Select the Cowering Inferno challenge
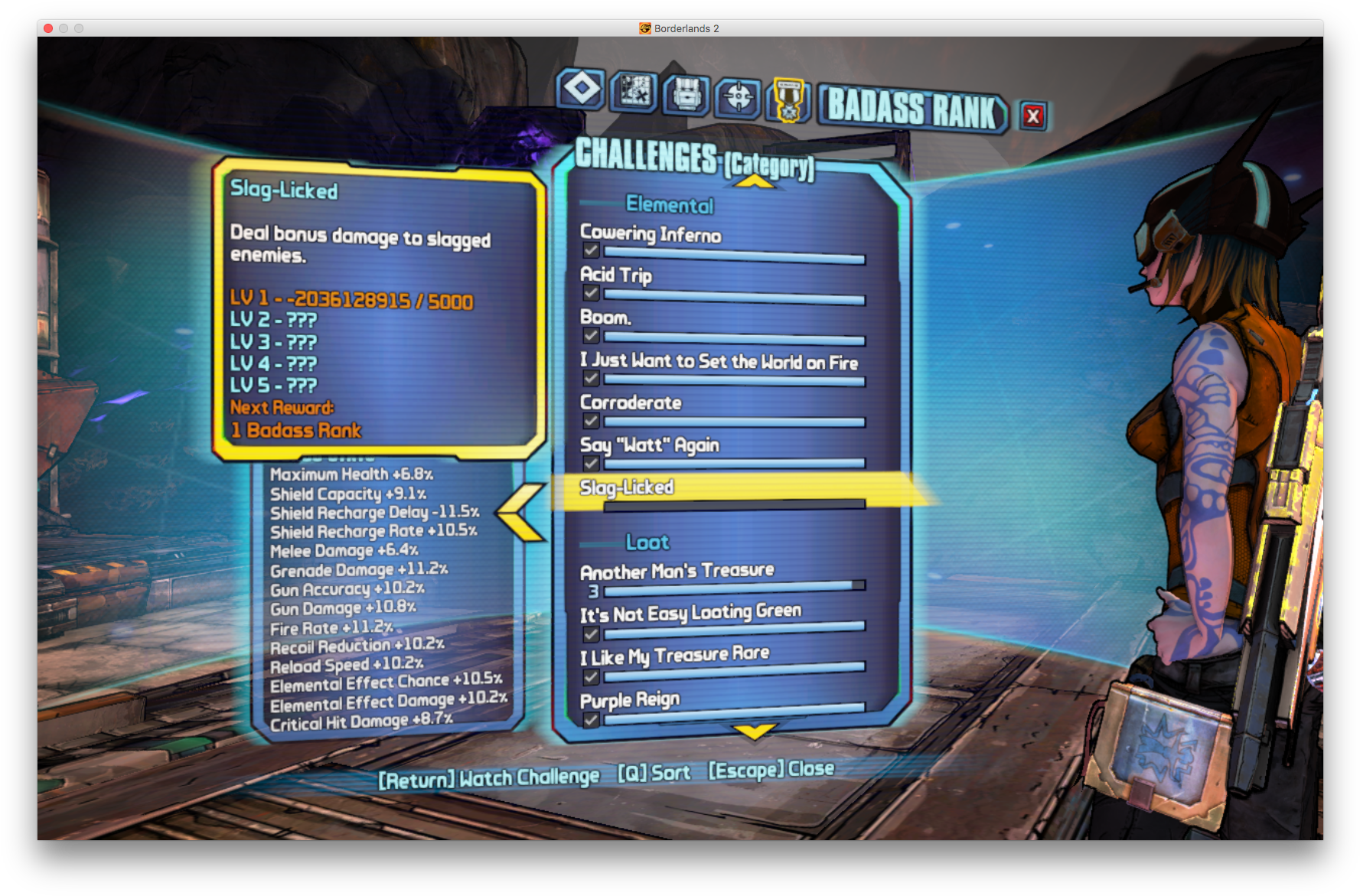1360x896 pixels. pos(651,234)
